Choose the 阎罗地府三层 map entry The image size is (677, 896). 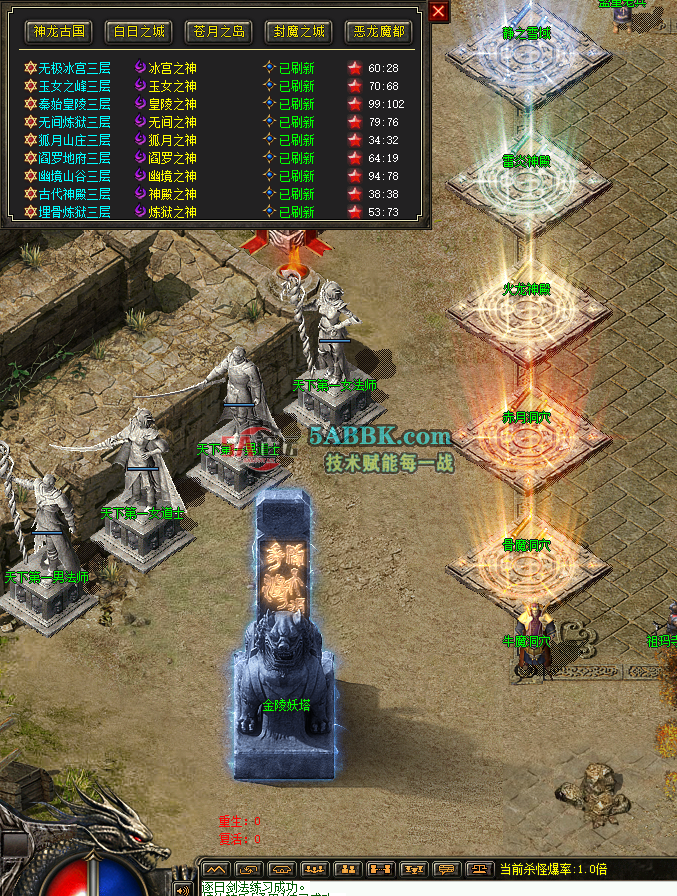pyautogui.click(x=74, y=158)
